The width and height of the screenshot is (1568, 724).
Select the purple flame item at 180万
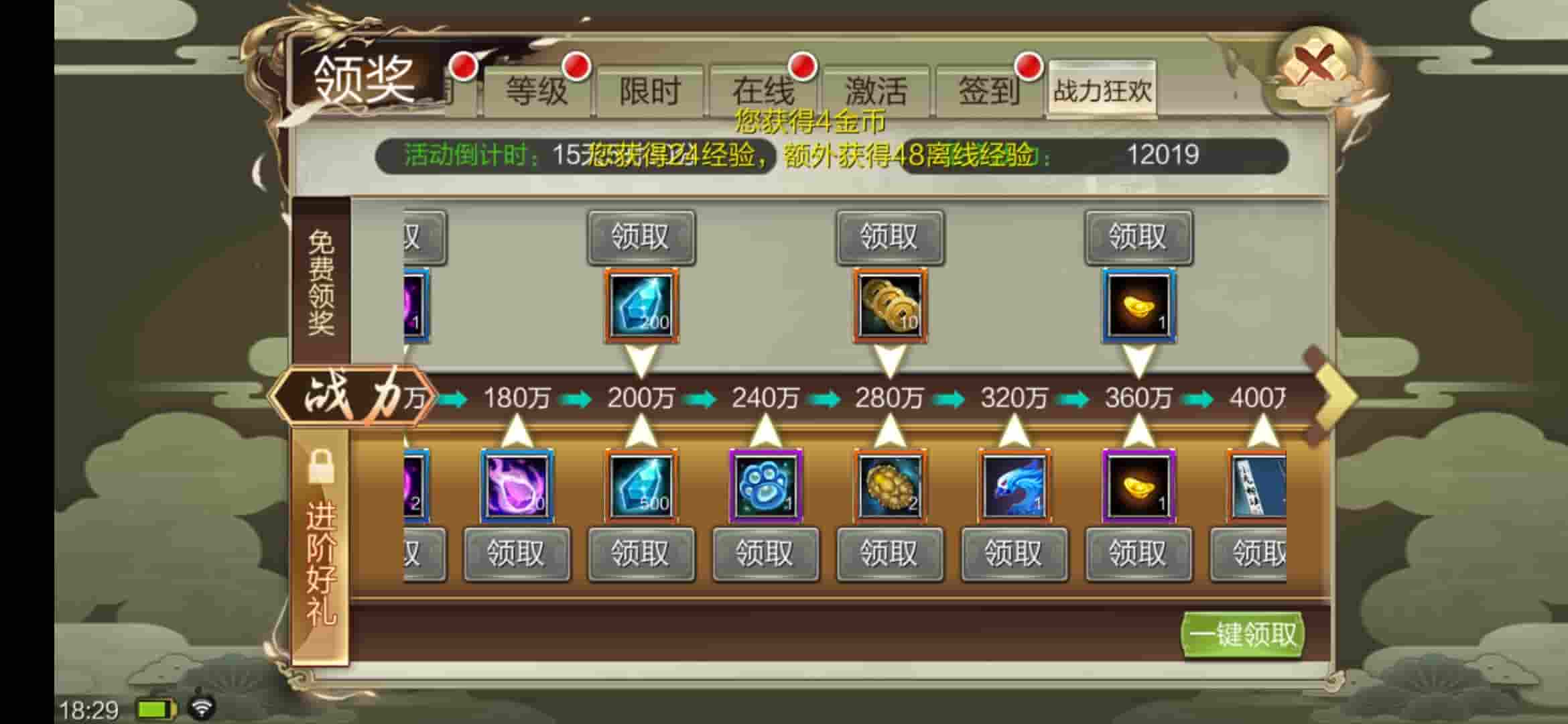tap(516, 486)
